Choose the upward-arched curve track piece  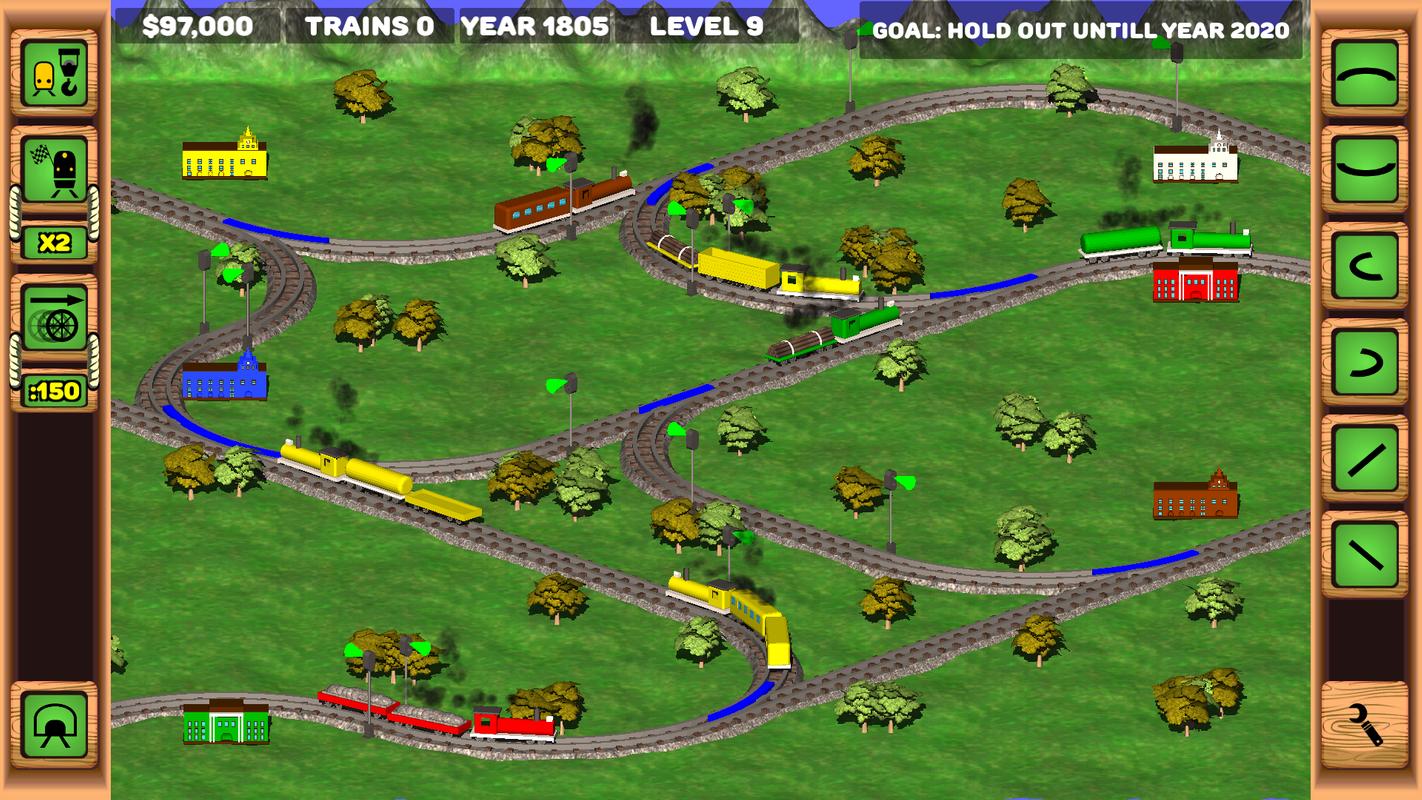tap(1365, 74)
